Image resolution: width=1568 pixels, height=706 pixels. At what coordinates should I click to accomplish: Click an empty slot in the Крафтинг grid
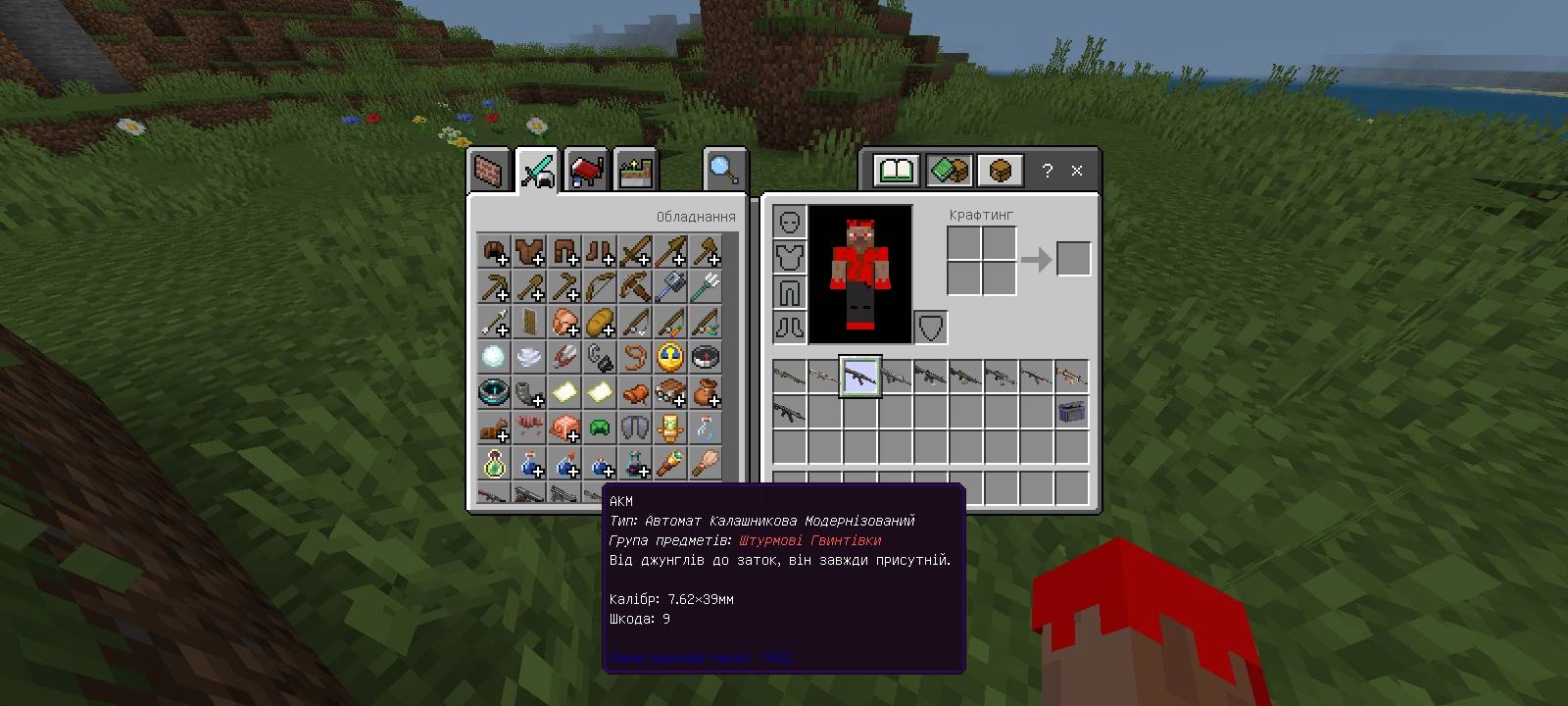click(x=965, y=240)
